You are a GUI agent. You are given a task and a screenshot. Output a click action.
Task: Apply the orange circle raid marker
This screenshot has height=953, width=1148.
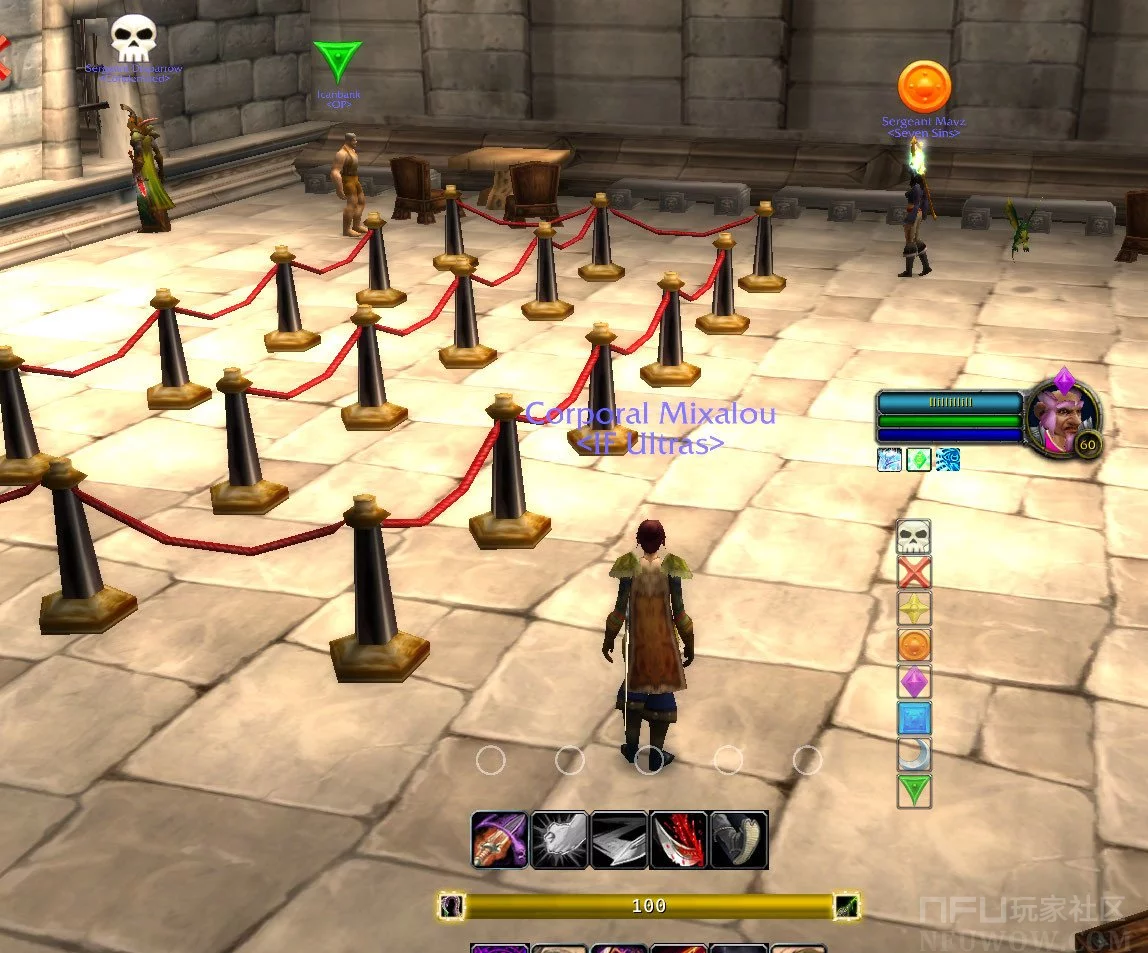coord(914,646)
